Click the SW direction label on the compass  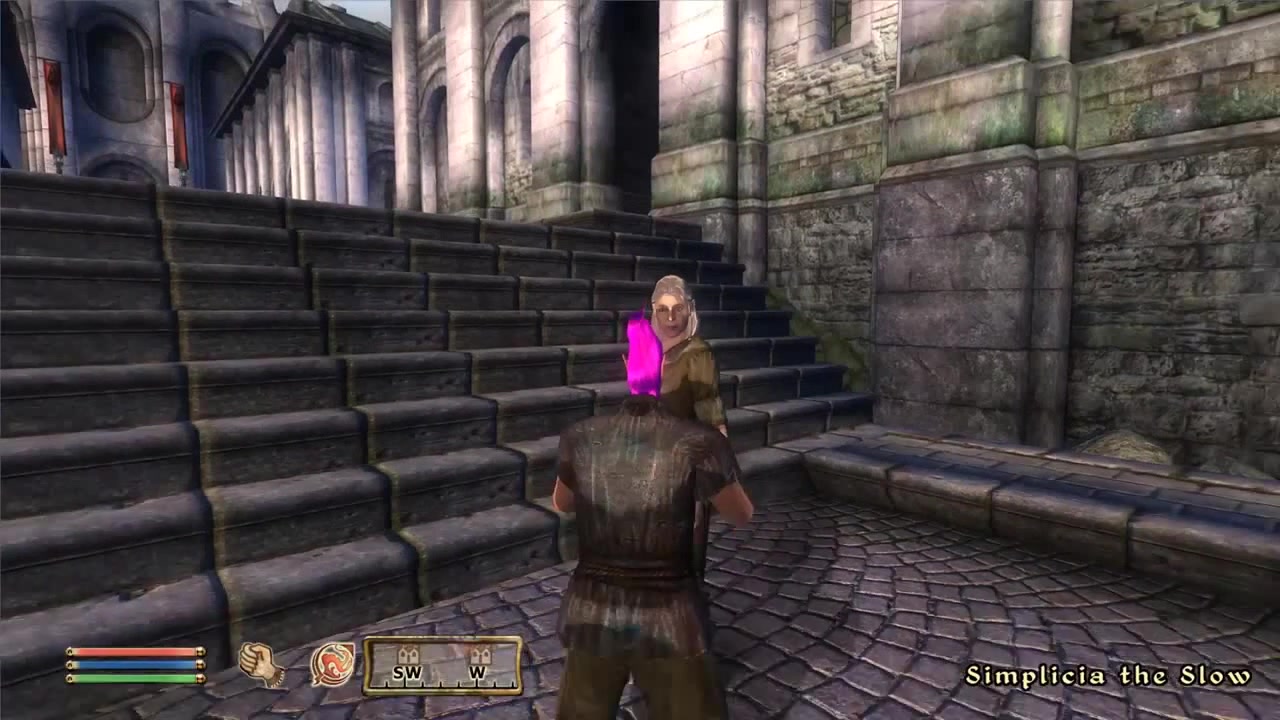tap(406, 671)
